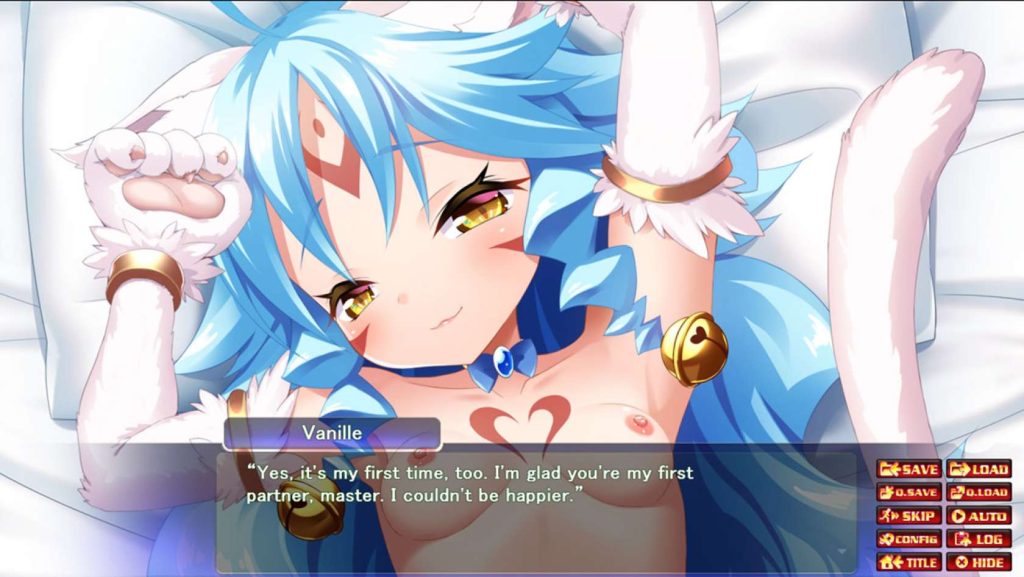
Task: Open the Load menu
Action: pyautogui.click(x=978, y=469)
